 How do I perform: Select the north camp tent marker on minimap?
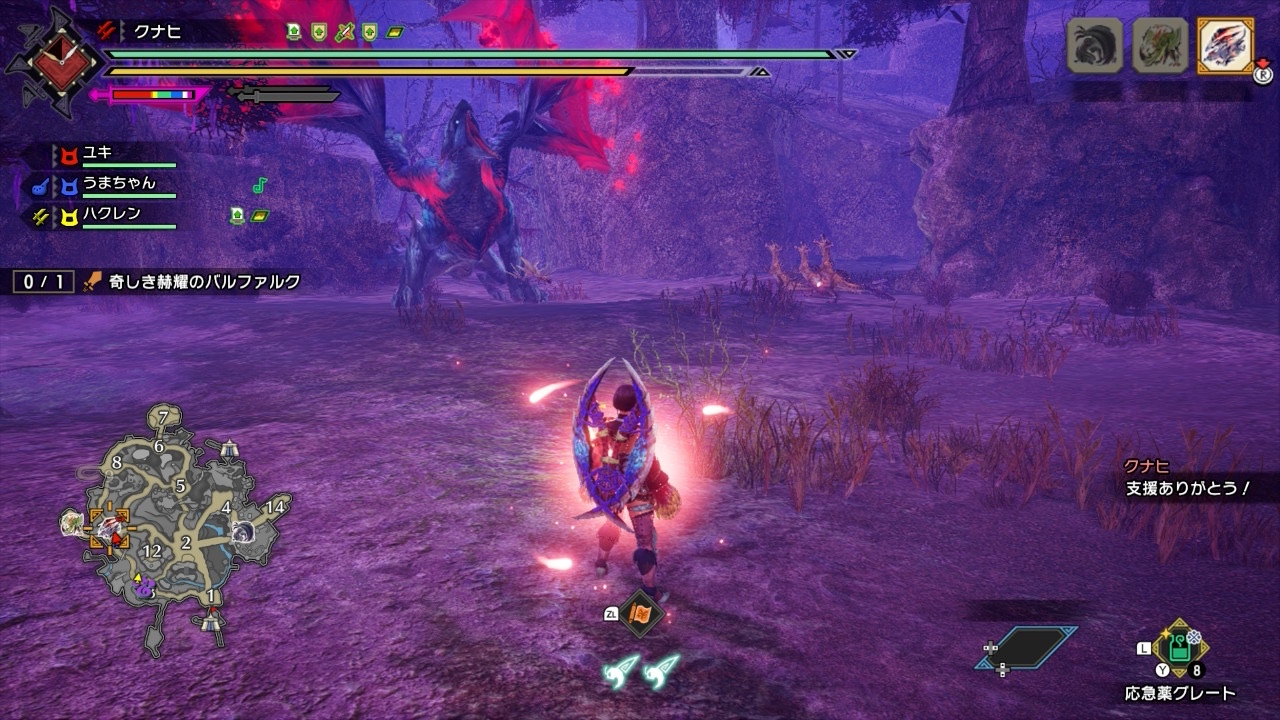tap(231, 449)
